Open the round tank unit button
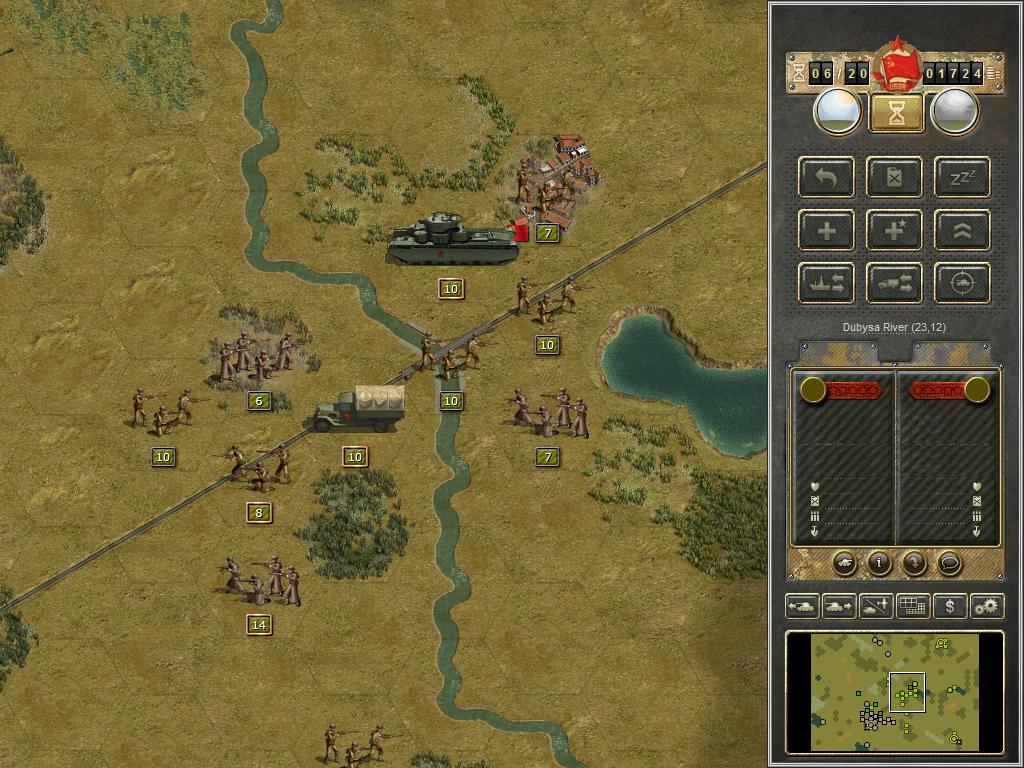The height and width of the screenshot is (768, 1024). point(844,564)
